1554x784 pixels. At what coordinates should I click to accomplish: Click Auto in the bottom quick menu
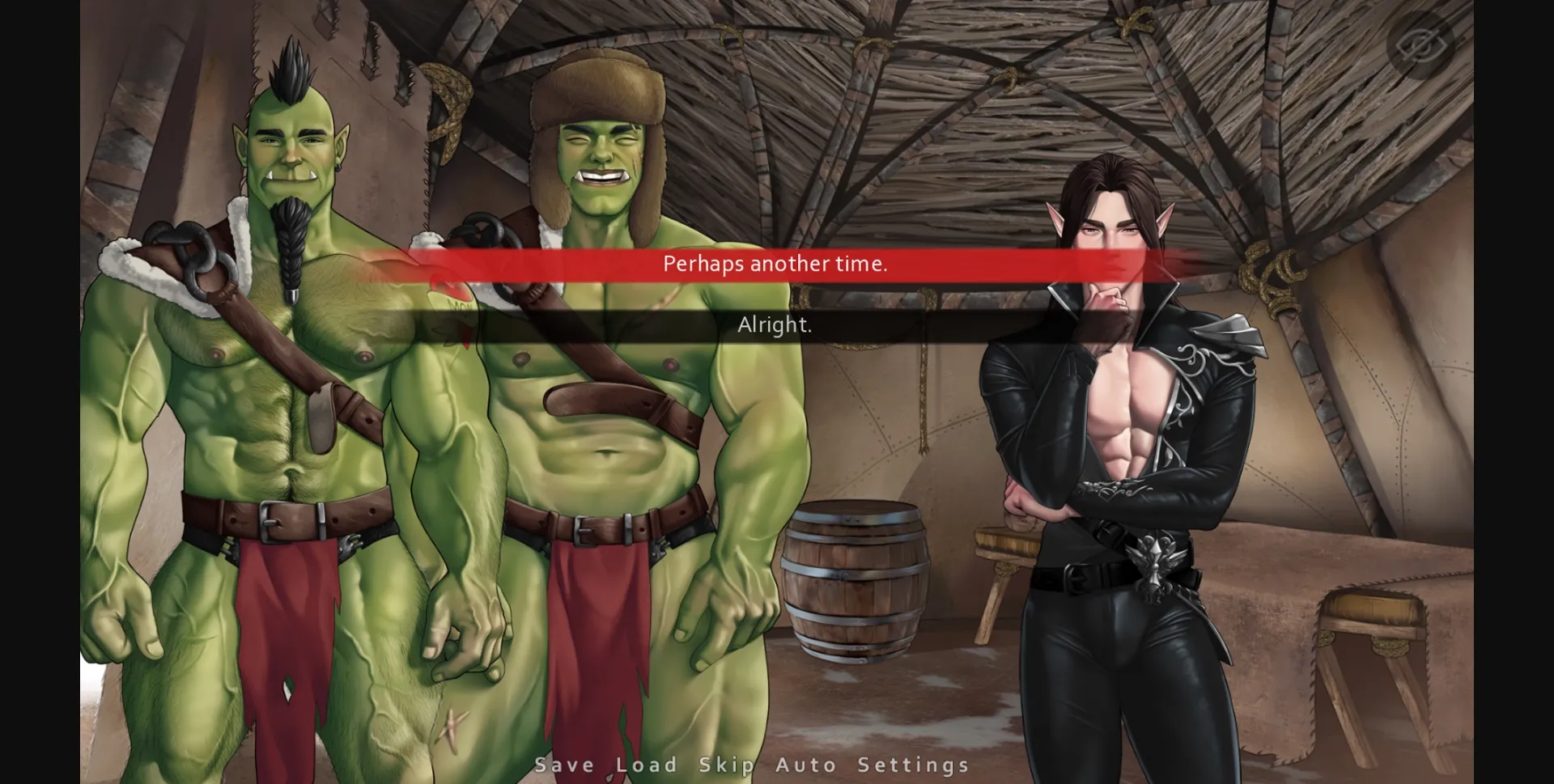click(x=805, y=764)
